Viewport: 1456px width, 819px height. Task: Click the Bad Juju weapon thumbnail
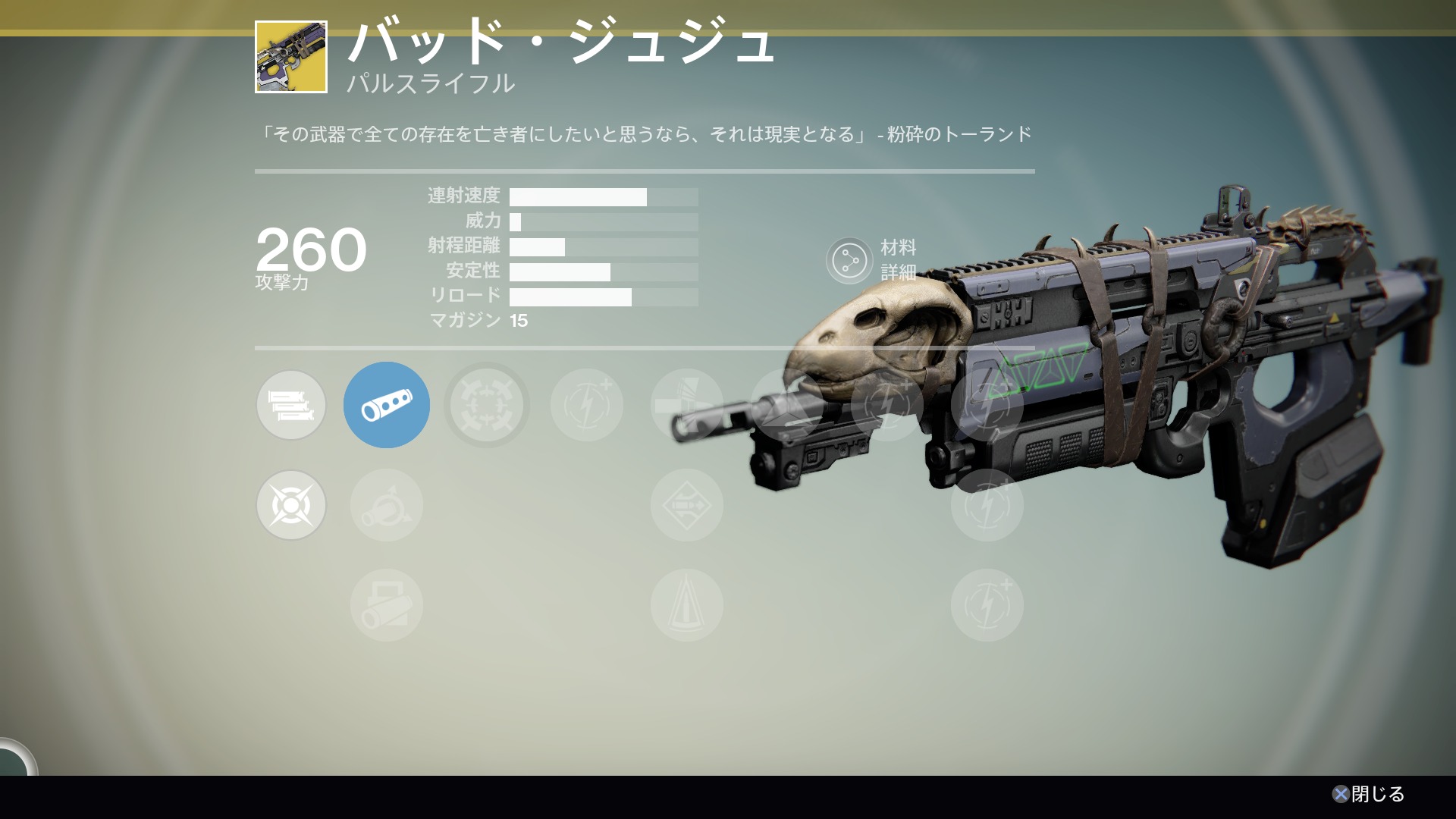point(291,57)
